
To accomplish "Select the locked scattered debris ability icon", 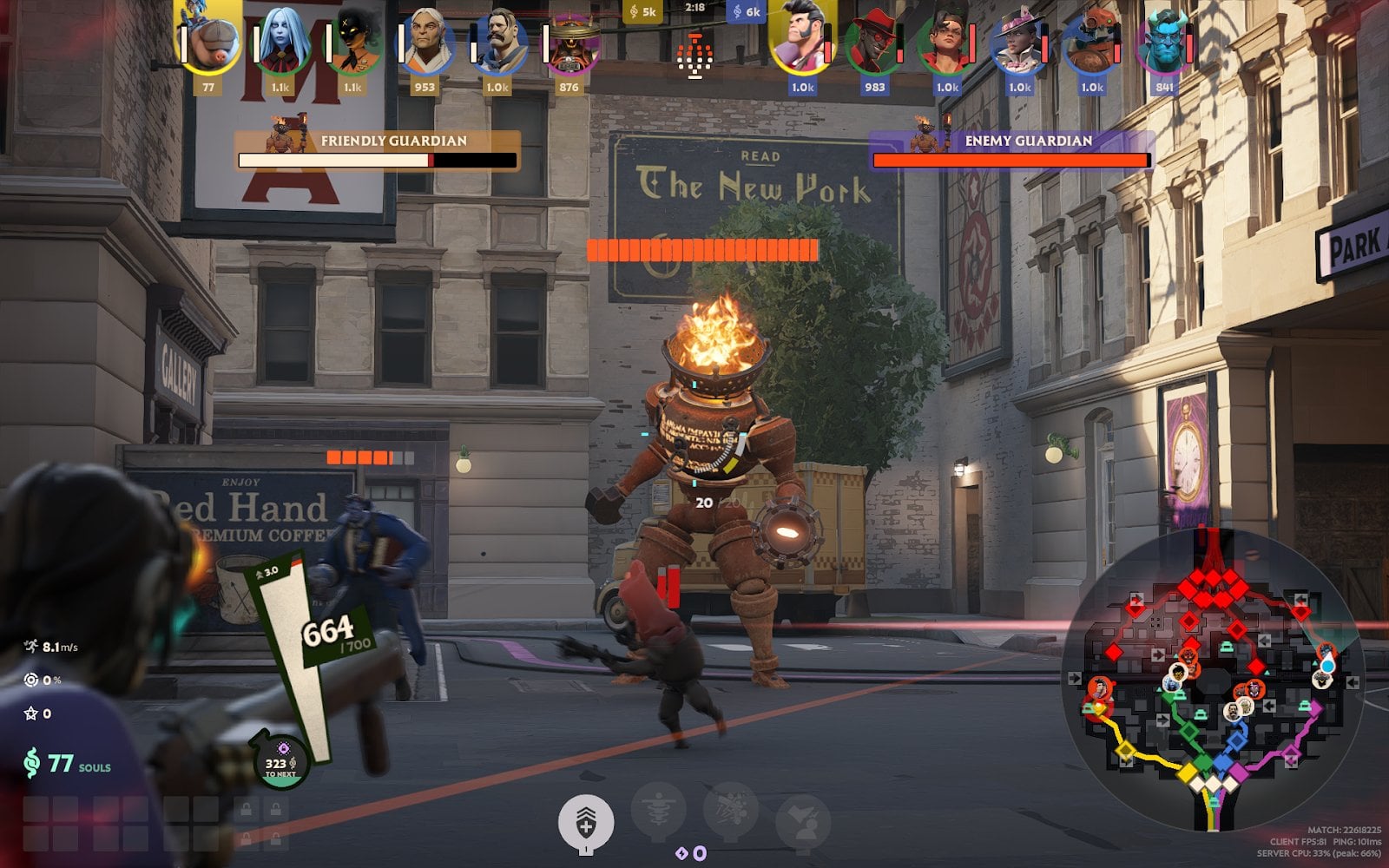I will tap(731, 811).
